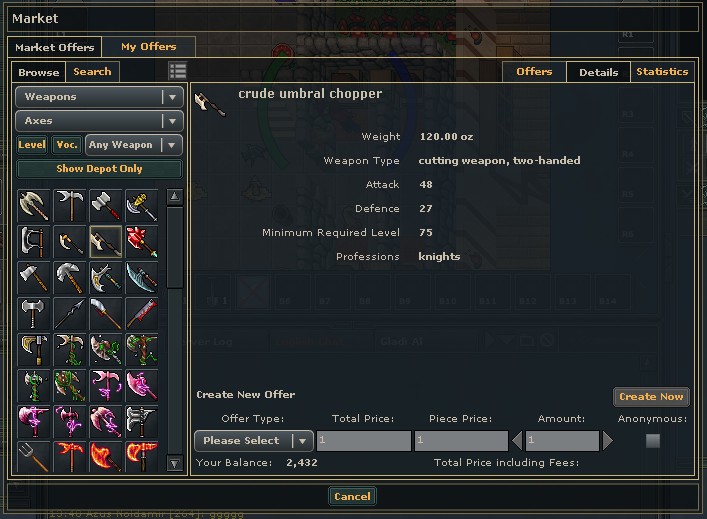
Task: Select the Browse tab
Action: (39, 72)
